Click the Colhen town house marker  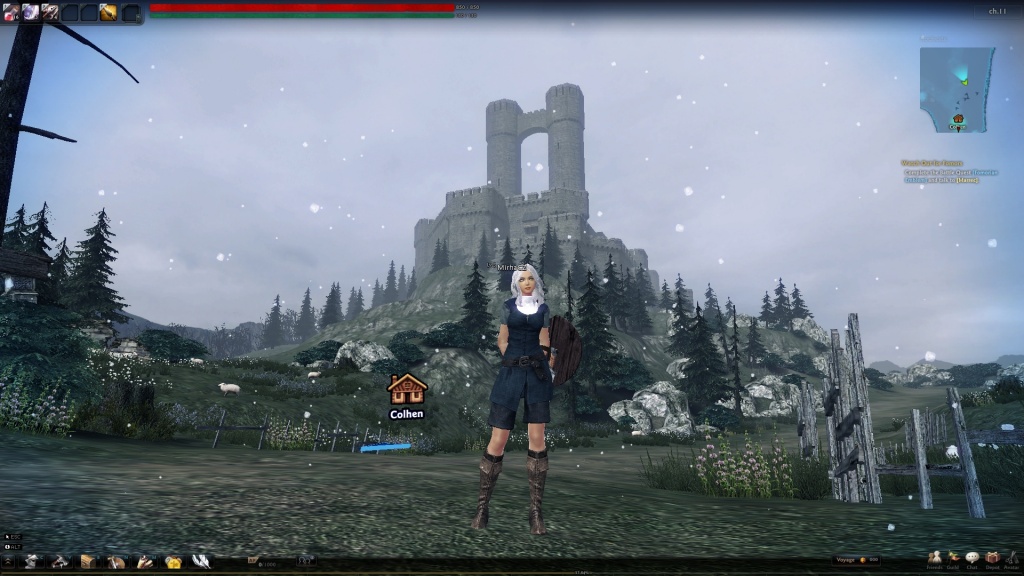pos(407,389)
